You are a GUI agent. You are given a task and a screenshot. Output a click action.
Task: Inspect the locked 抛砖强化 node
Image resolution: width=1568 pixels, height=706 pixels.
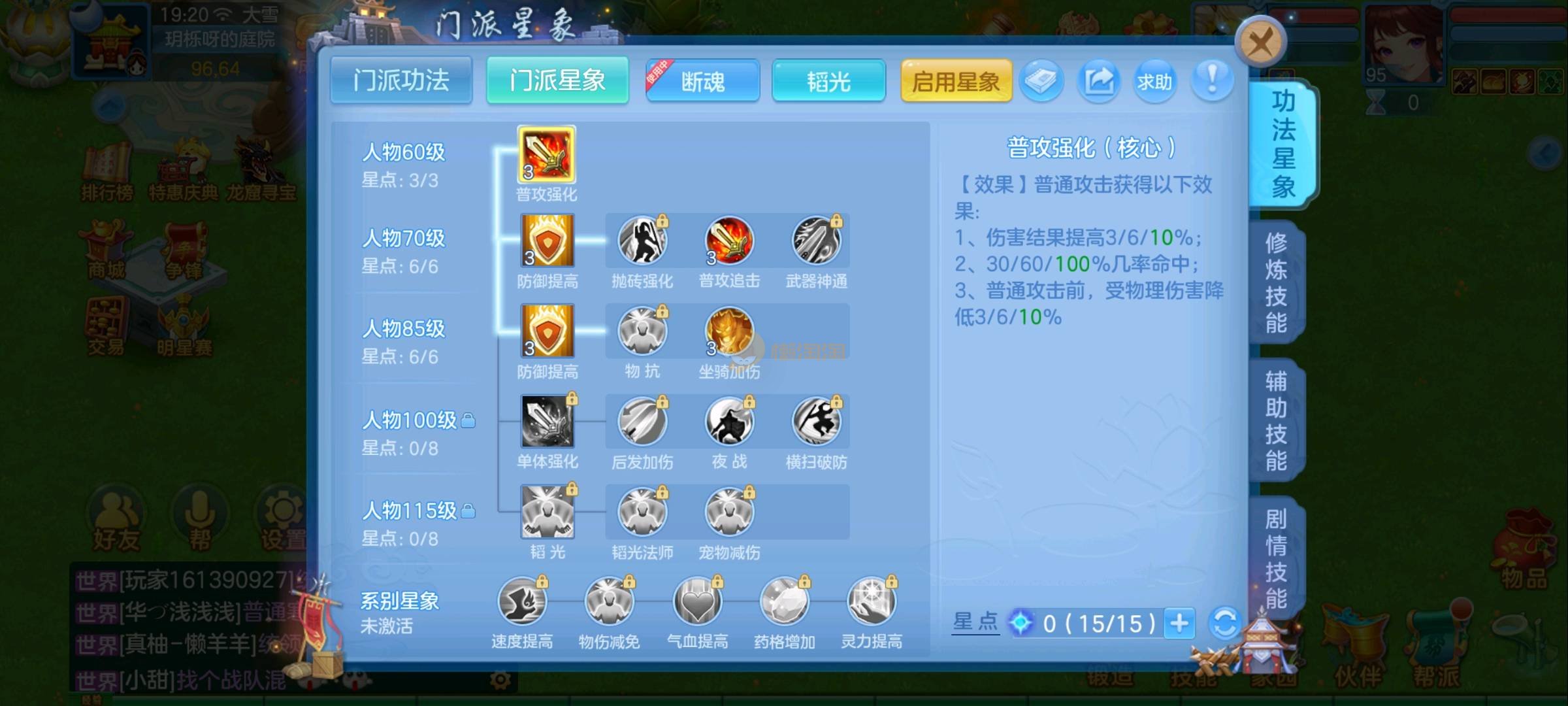click(642, 241)
